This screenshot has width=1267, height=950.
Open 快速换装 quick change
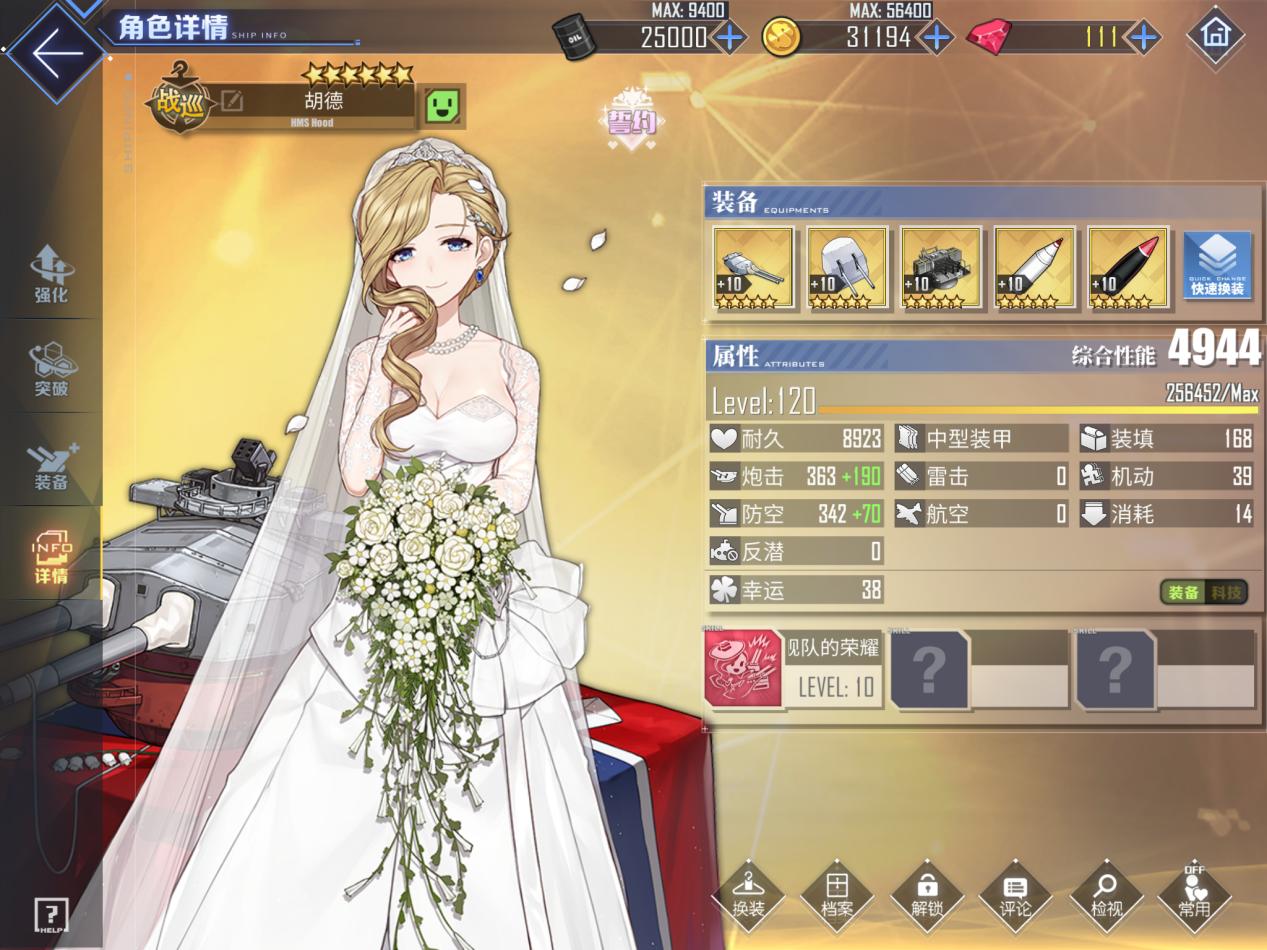1217,266
